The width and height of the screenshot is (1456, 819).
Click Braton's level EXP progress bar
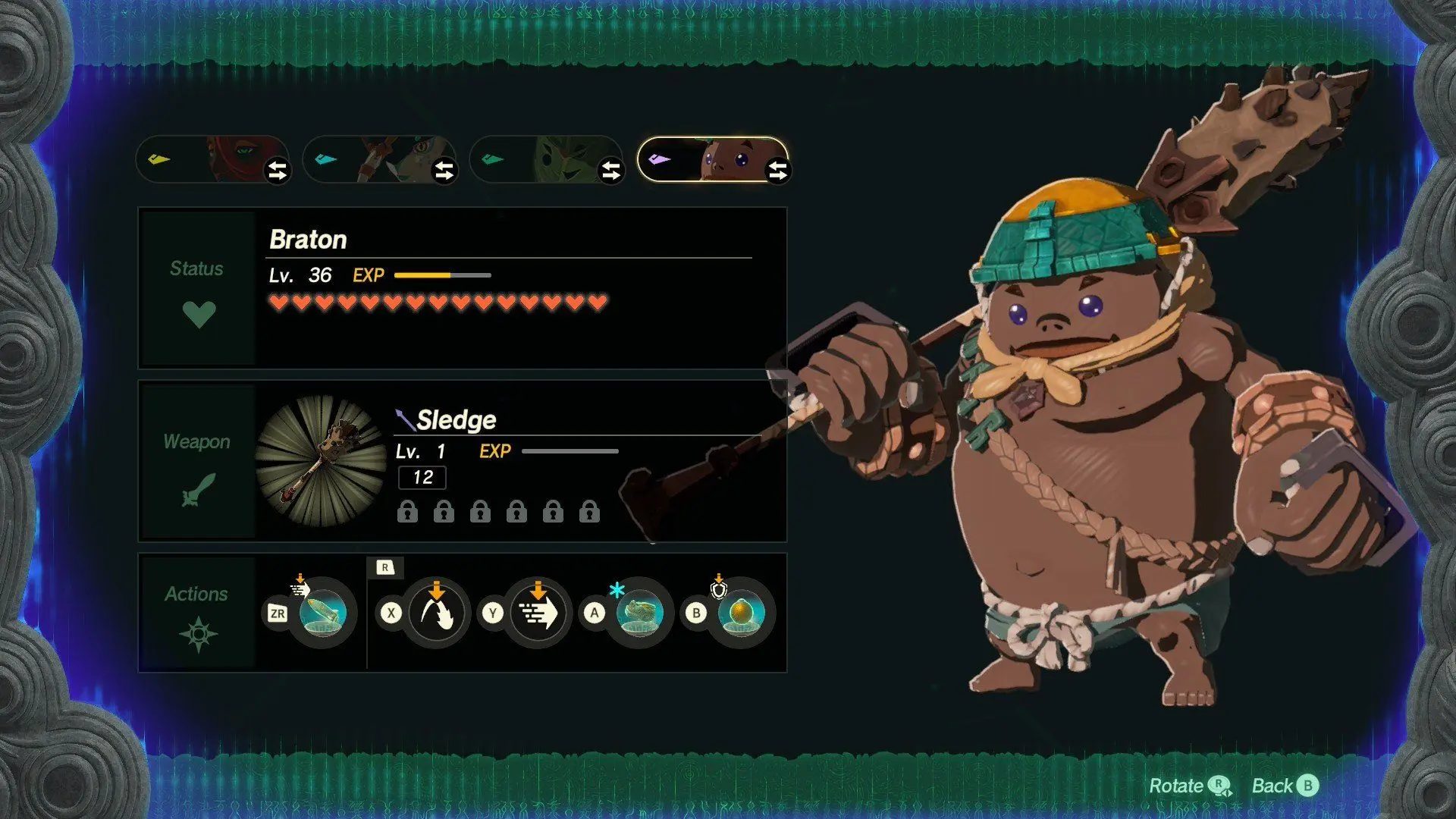[442, 275]
